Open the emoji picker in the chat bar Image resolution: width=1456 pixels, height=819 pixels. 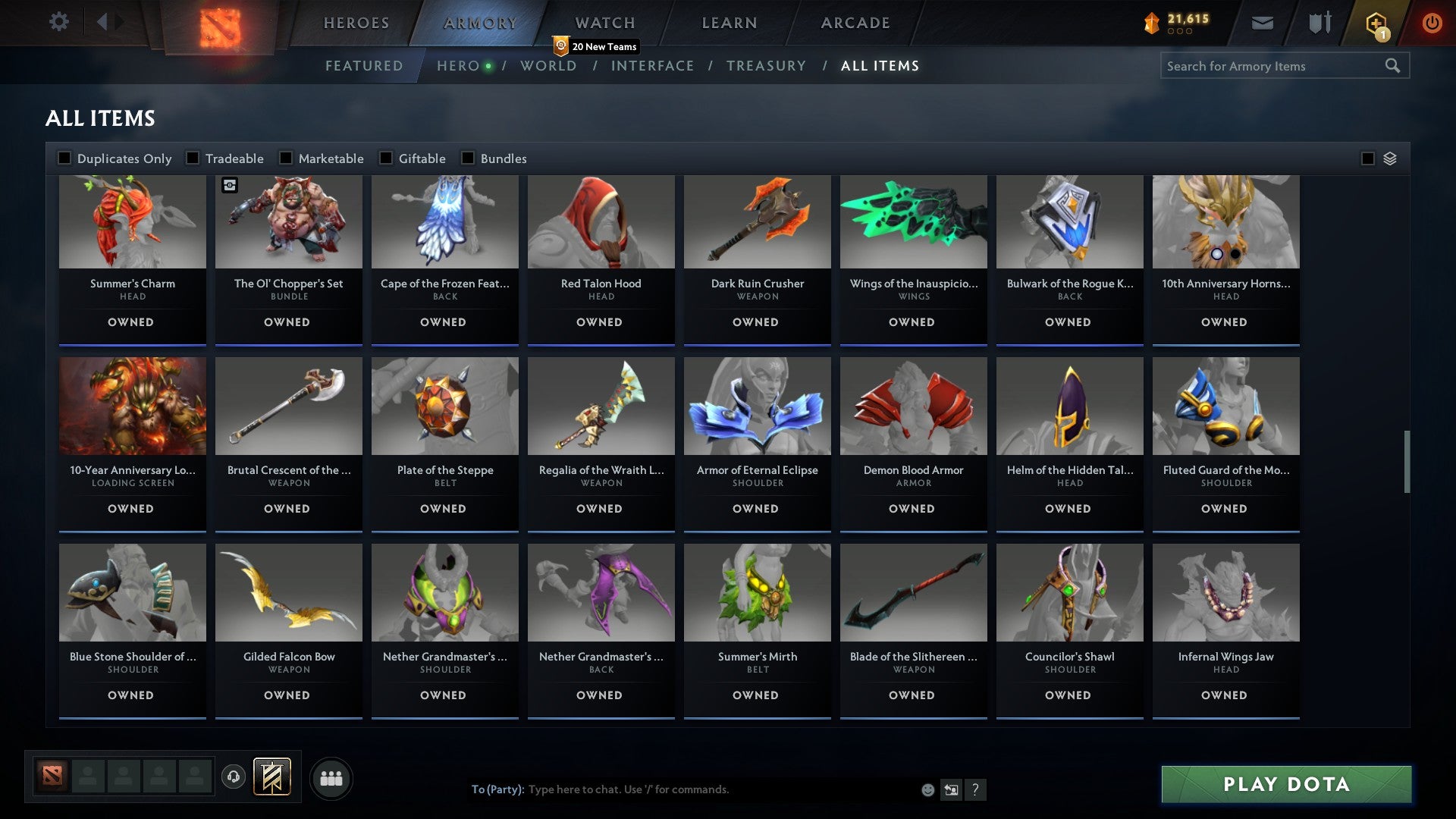(927, 789)
